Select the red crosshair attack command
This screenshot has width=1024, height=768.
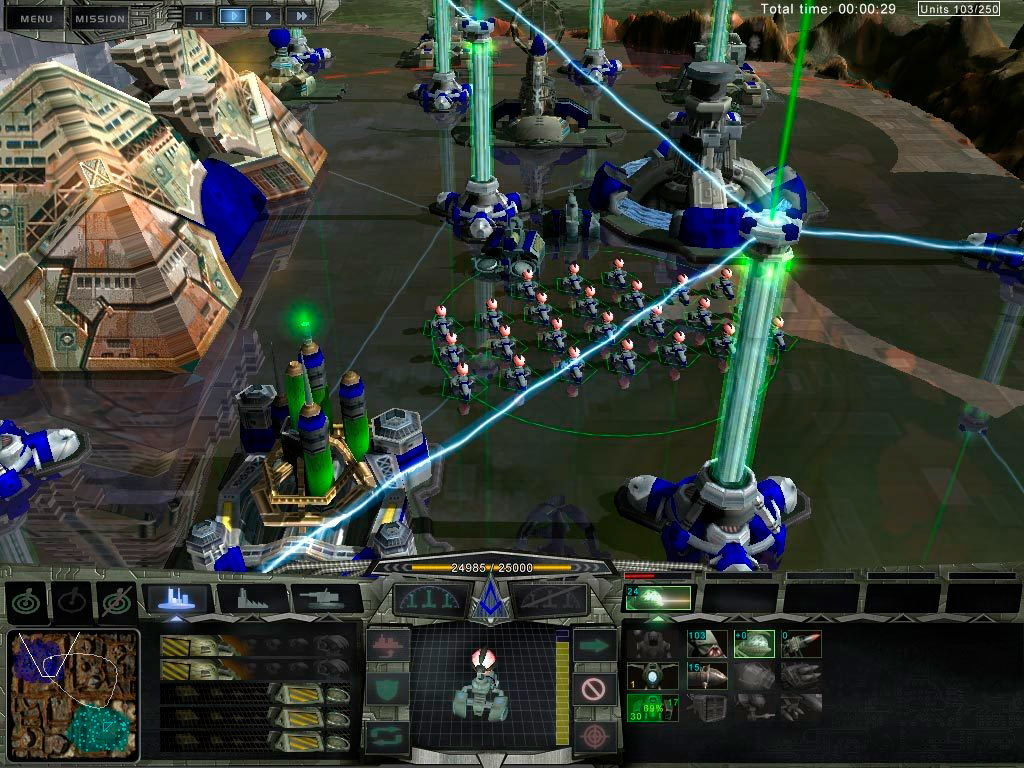(x=594, y=733)
